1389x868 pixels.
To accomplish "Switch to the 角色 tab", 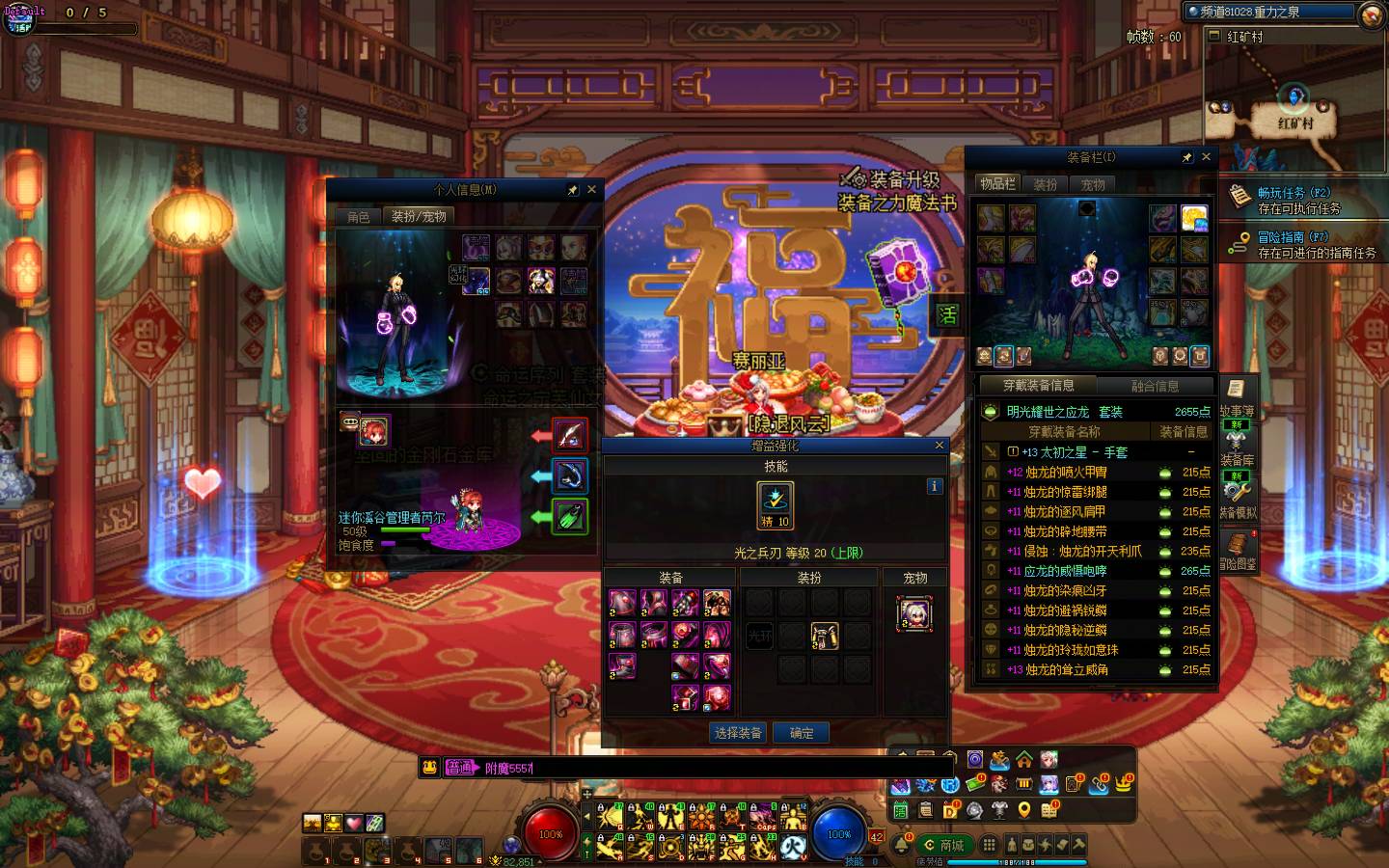I will pos(359,217).
